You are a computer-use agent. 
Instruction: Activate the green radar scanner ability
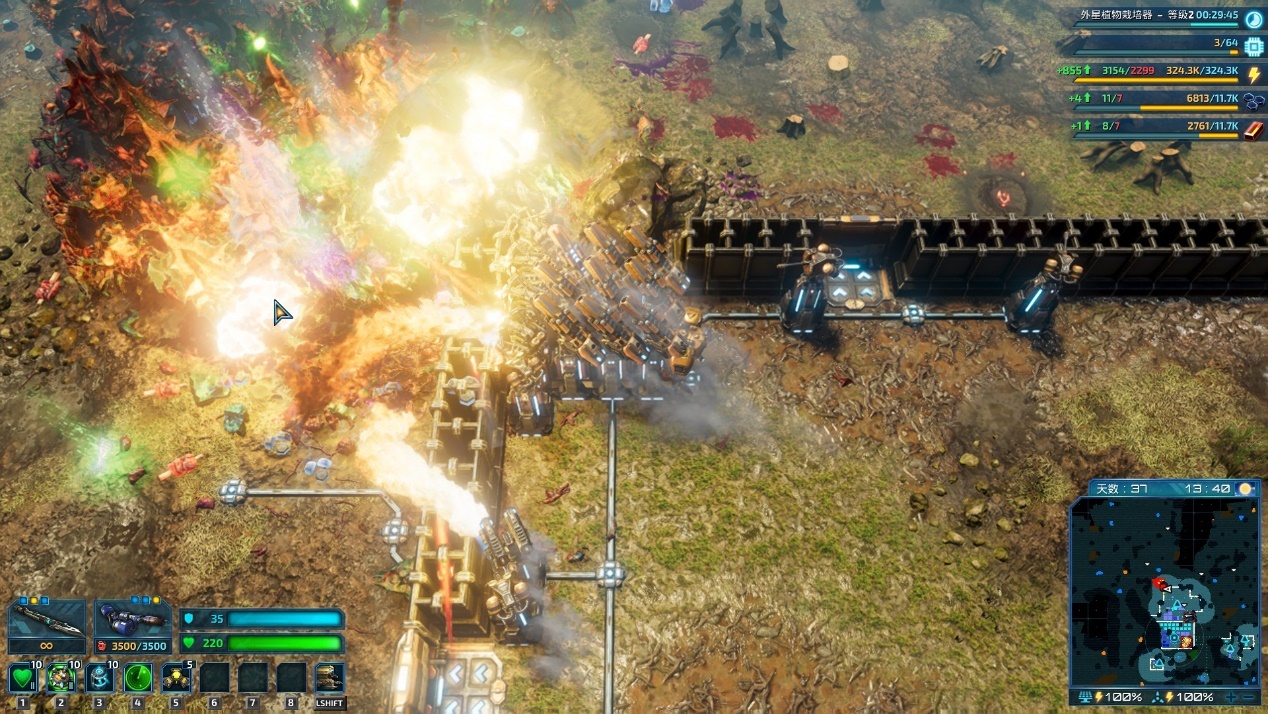[138, 679]
